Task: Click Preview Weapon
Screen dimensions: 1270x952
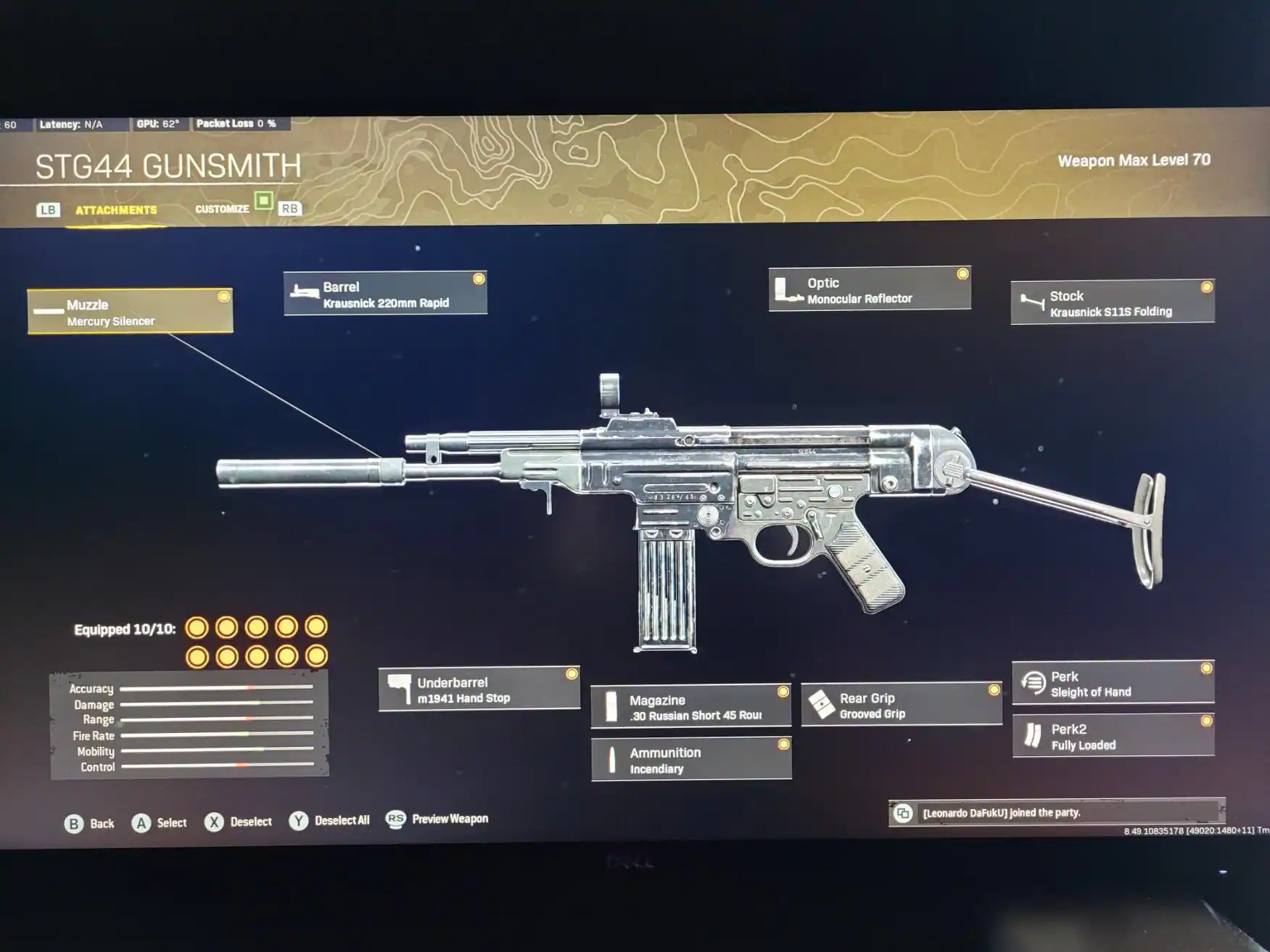Action: (x=437, y=819)
